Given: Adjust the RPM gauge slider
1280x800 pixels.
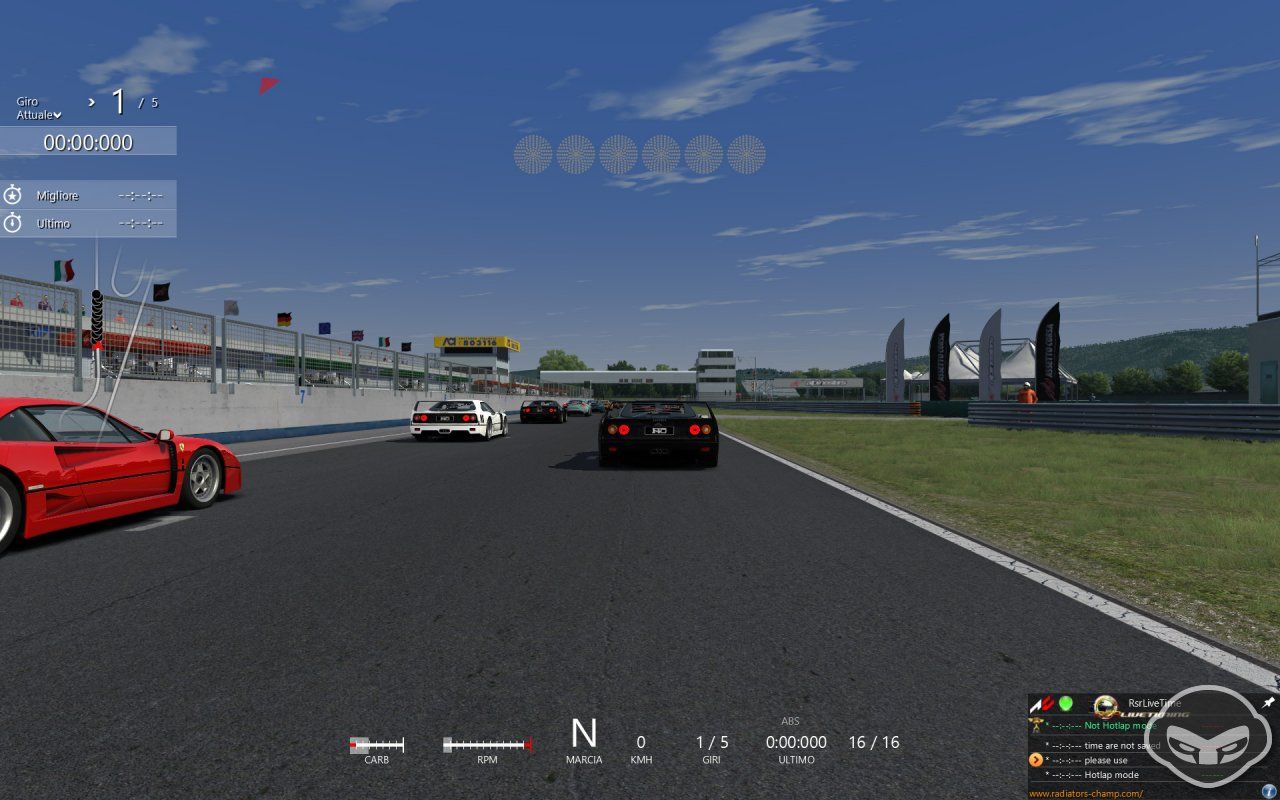Looking at the screenshot, I should [x=485, y=743].
